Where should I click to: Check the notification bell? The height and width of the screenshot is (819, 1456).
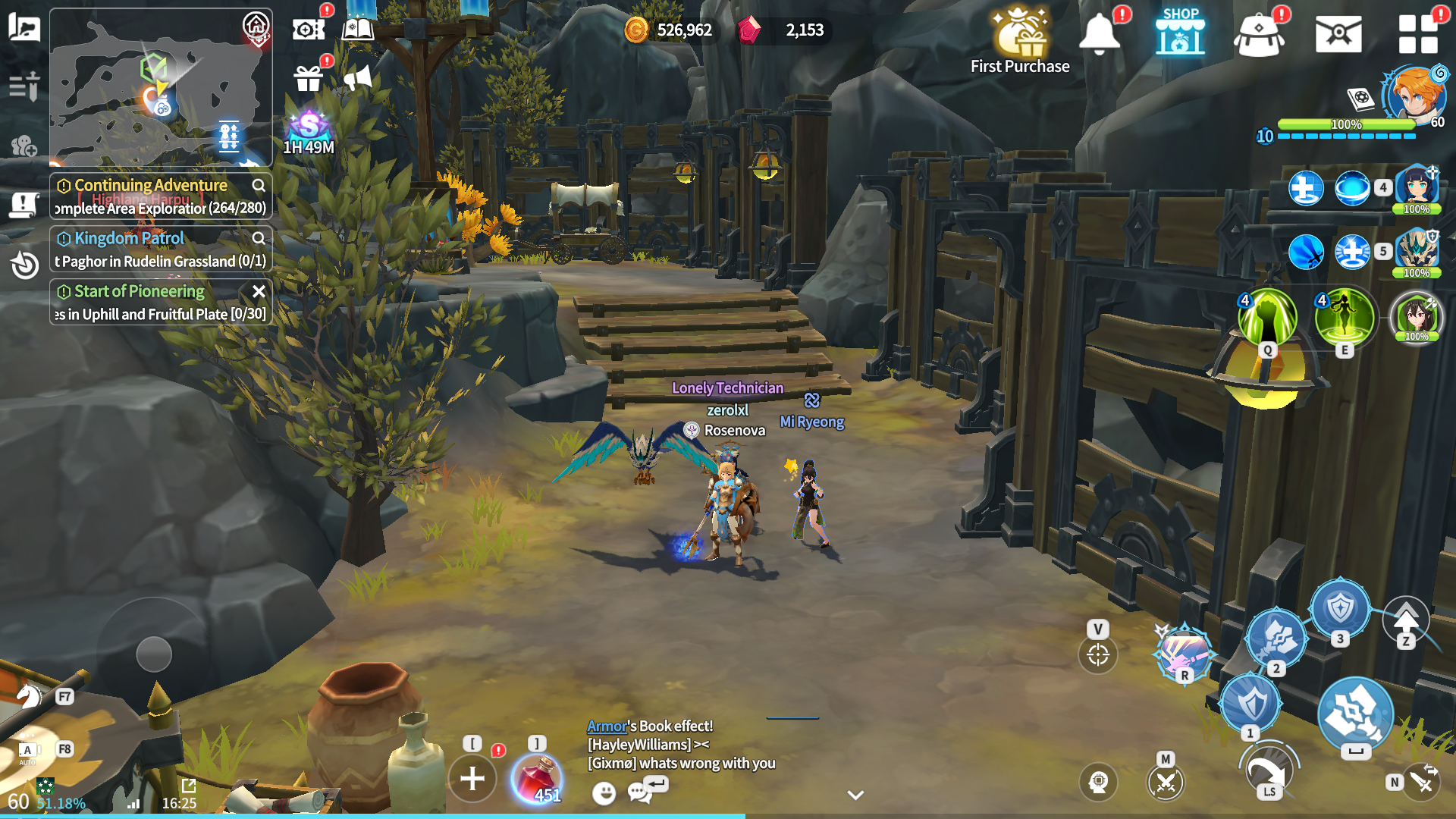(x=1099, y=34)
